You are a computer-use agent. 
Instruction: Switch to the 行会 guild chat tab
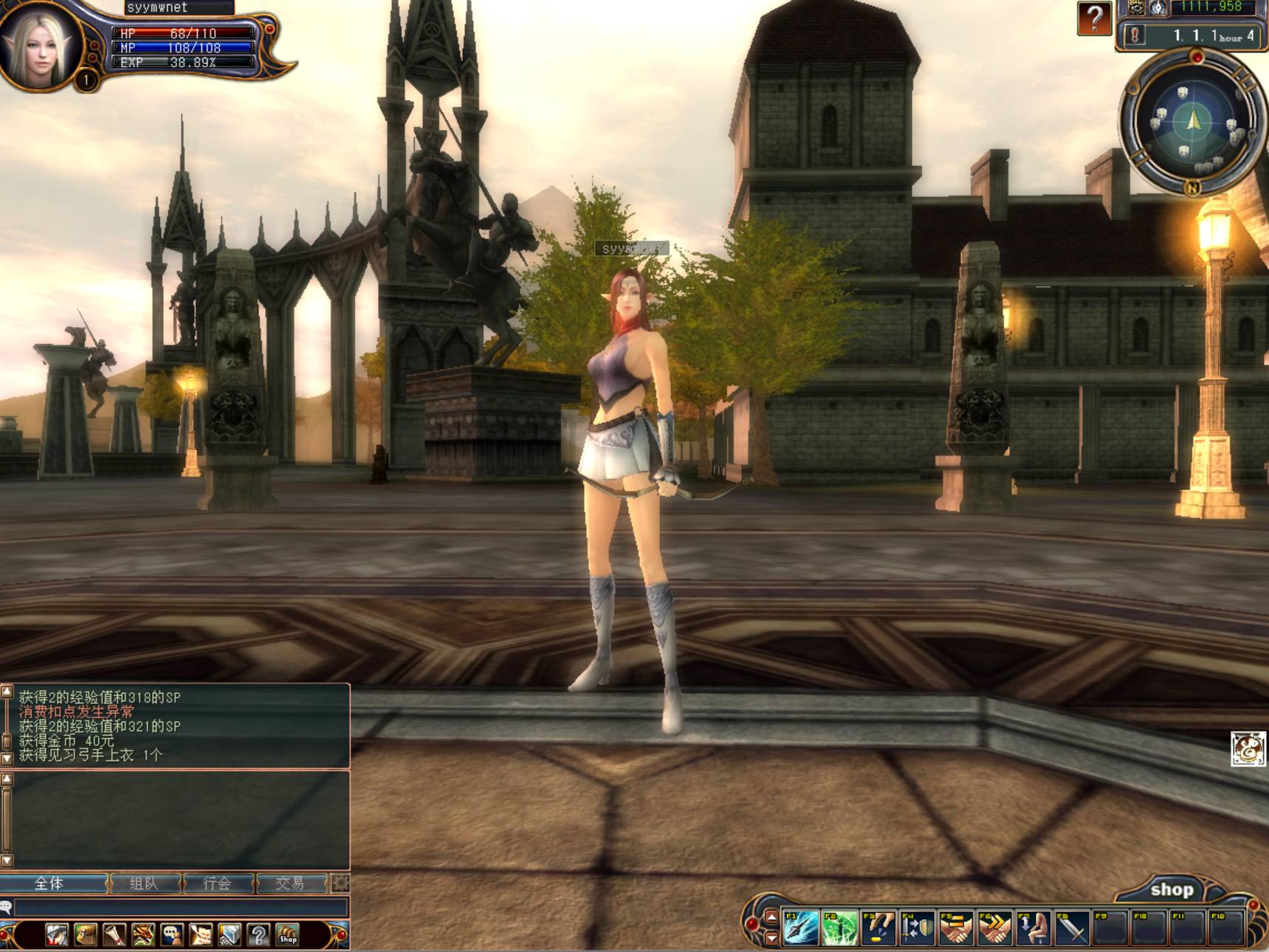click(217, 883)
